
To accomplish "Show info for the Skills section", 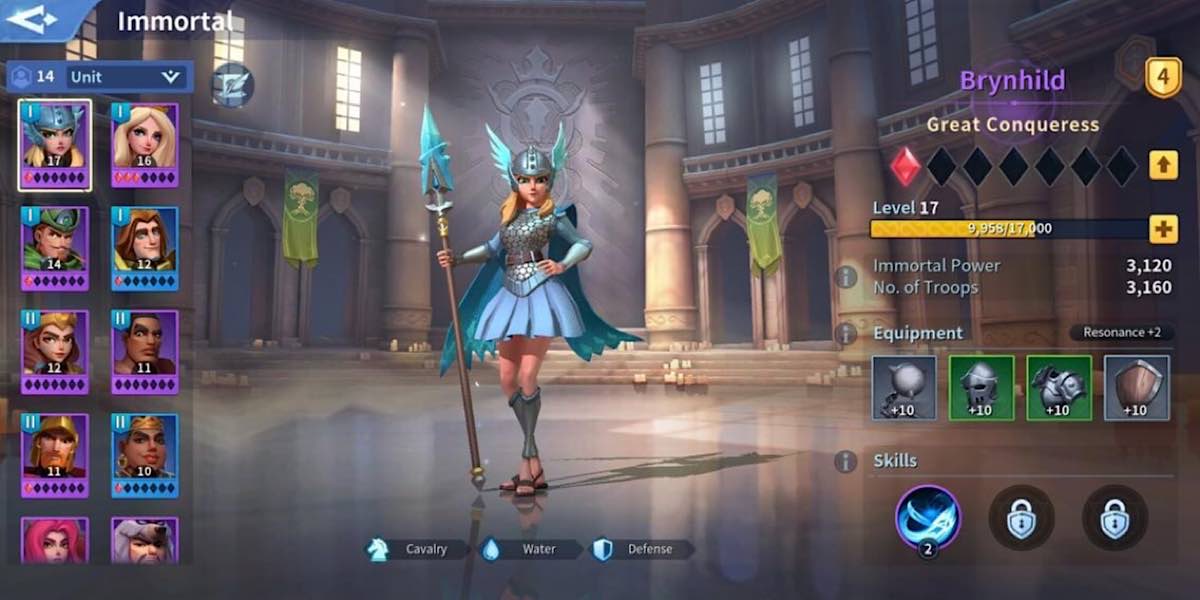I will (846, 461).
